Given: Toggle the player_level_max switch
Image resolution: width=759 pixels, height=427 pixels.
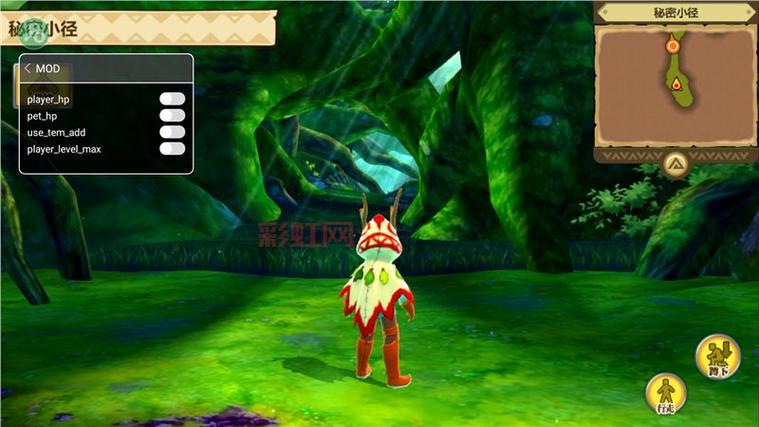Looking at the screenshot, I should 172,149.
